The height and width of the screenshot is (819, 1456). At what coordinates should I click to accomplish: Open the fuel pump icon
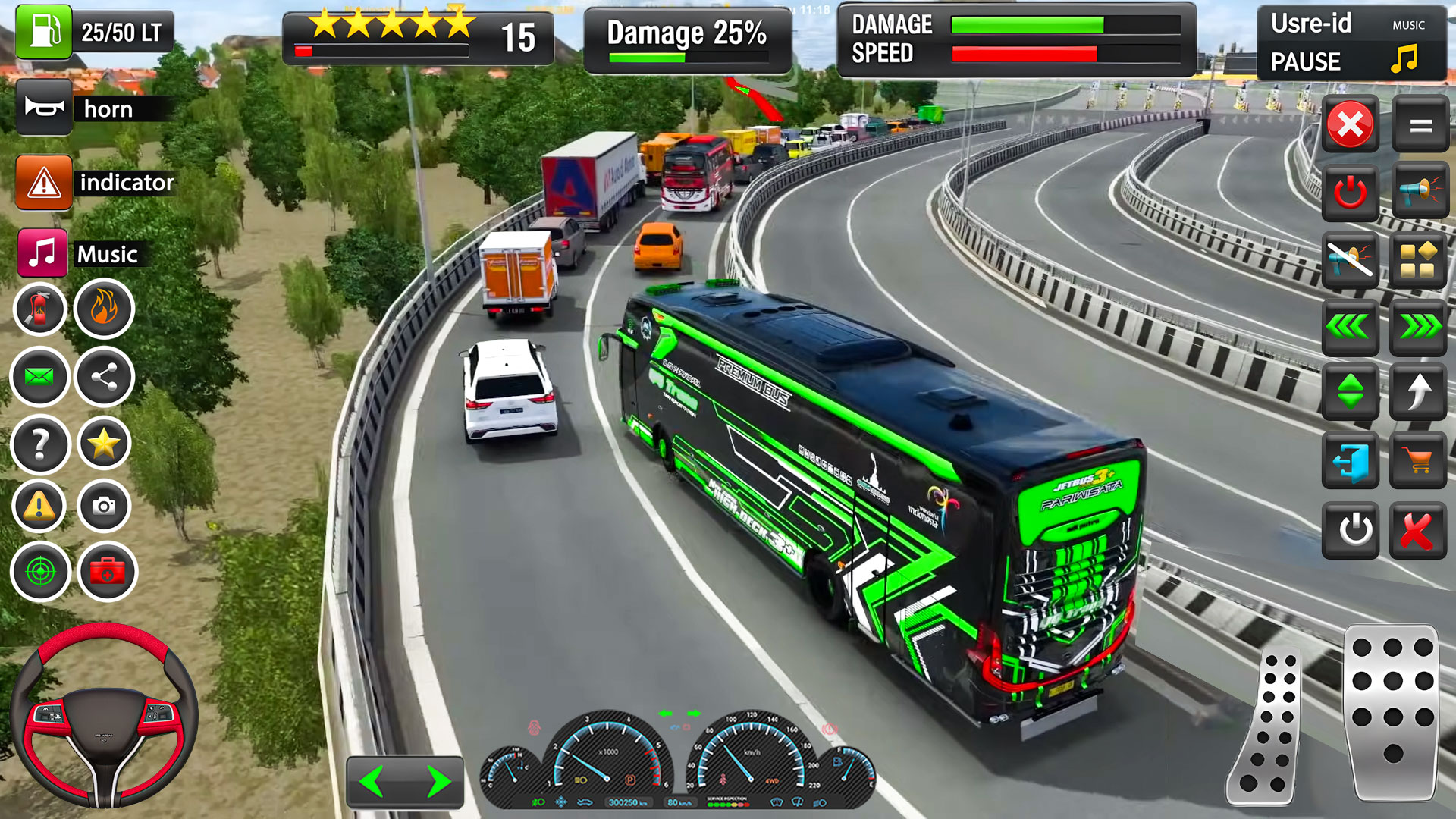[x=44, y=32]
